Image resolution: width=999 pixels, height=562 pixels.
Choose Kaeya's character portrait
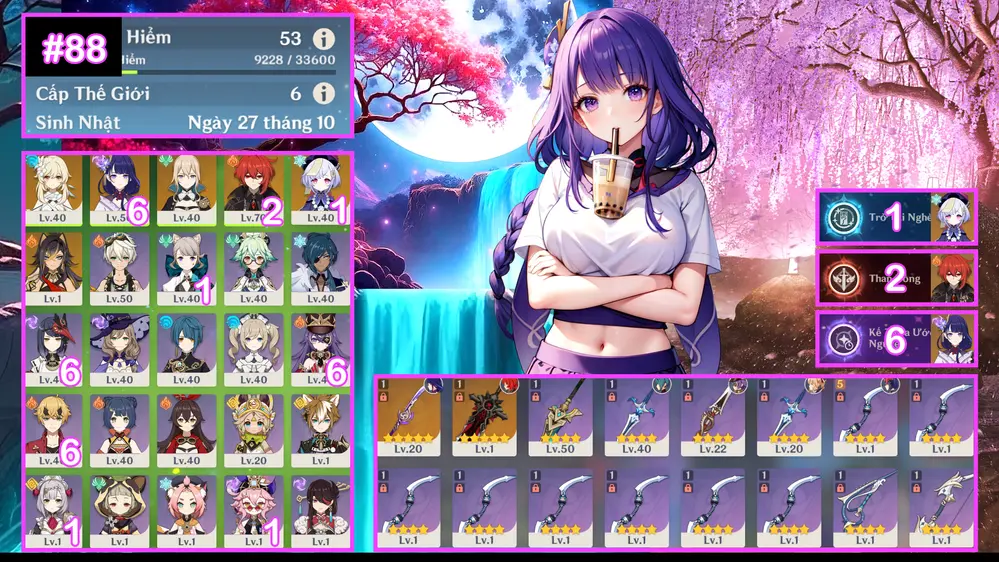pos(318,268)
